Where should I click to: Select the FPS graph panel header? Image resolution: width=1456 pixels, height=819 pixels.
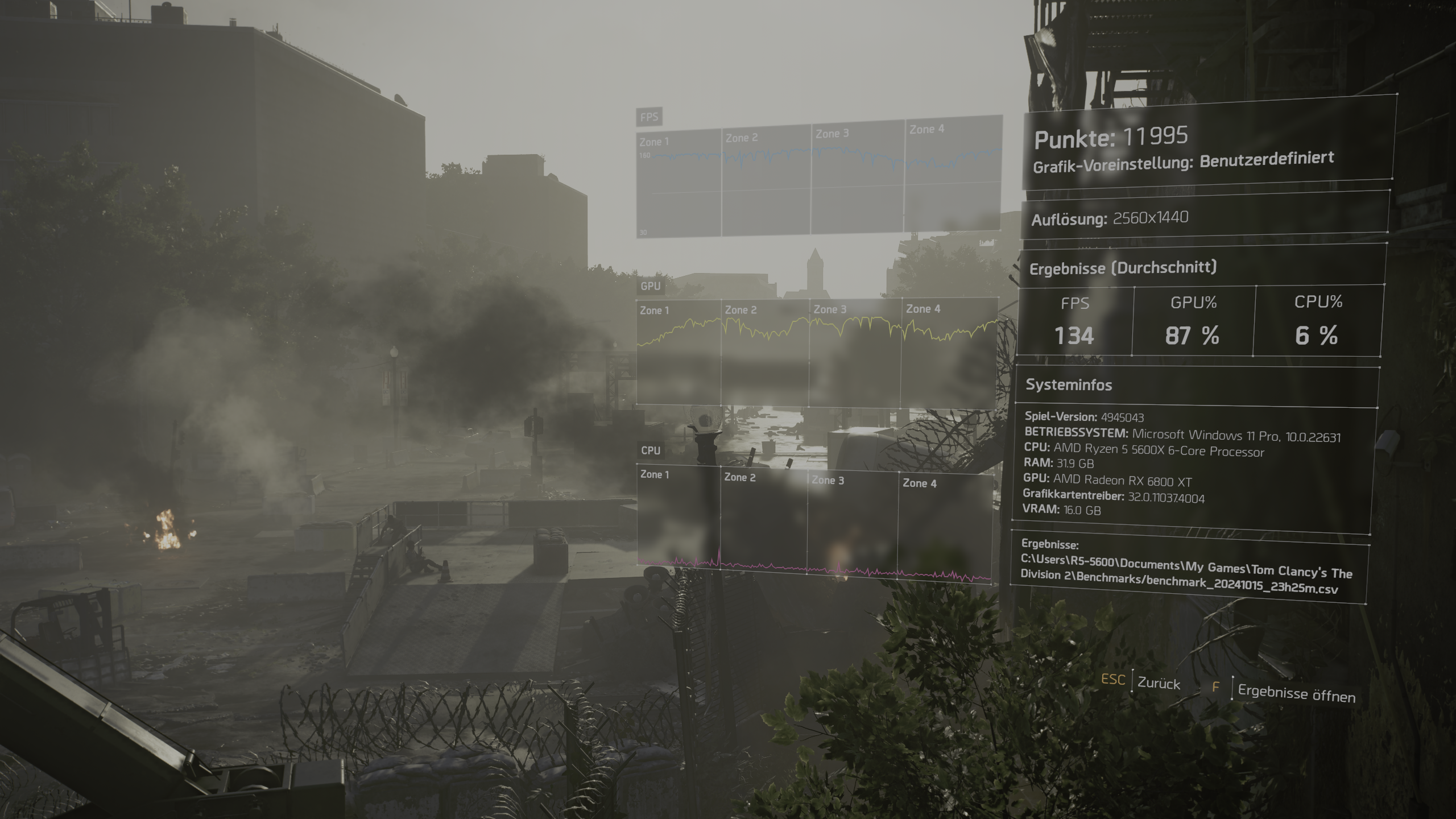[648, 118]
